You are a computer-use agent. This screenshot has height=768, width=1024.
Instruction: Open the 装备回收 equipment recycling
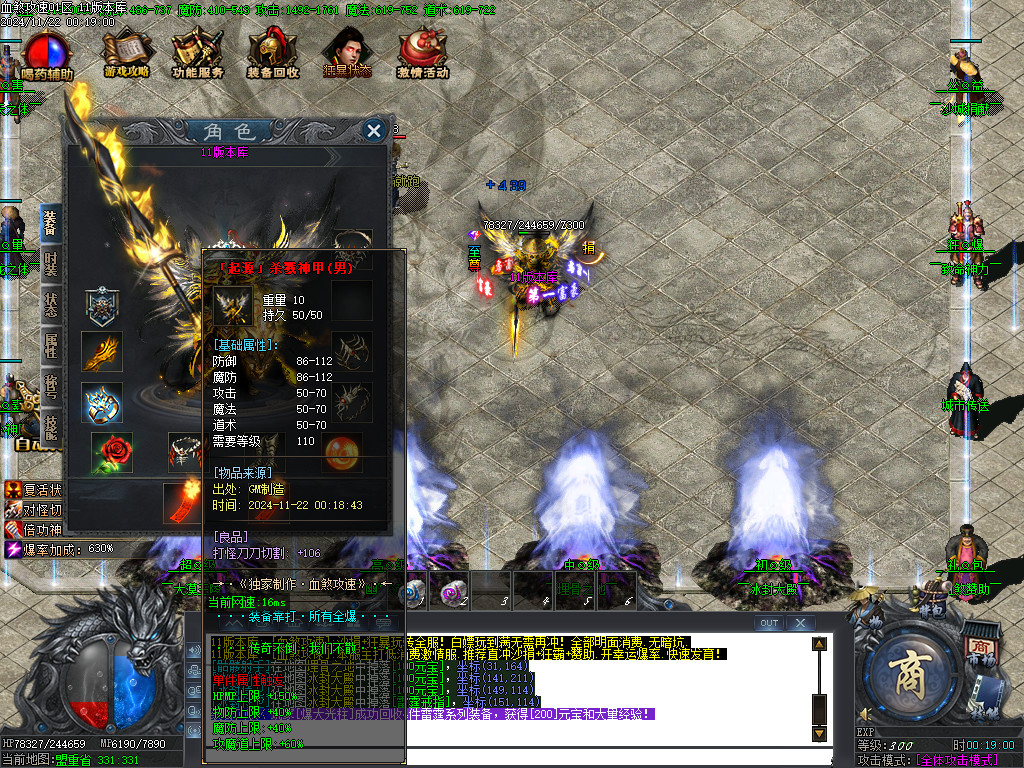pos(272,53)
